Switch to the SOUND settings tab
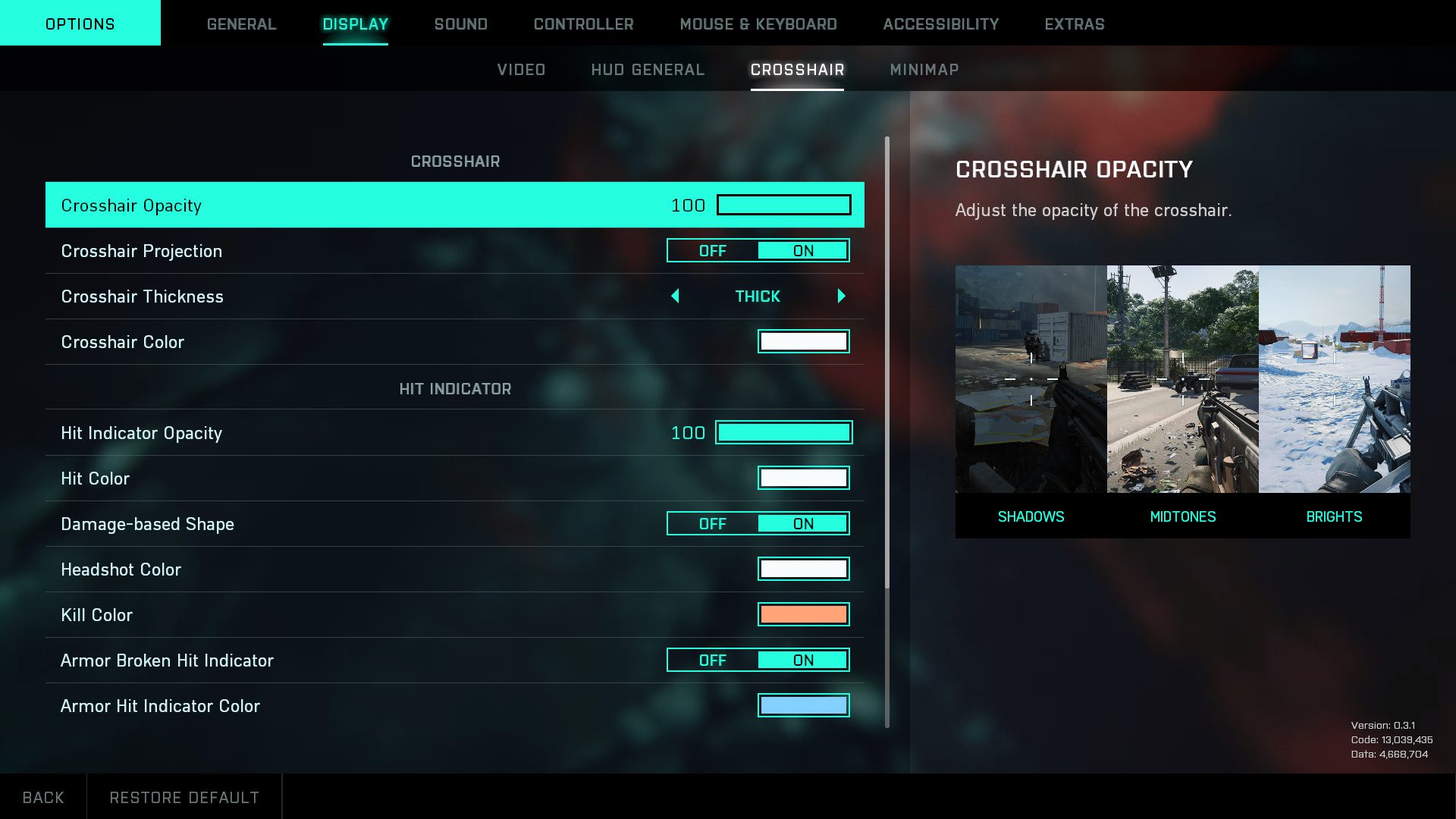The image size is (1456, 819). pyautogui.click(x=460, y=24)
